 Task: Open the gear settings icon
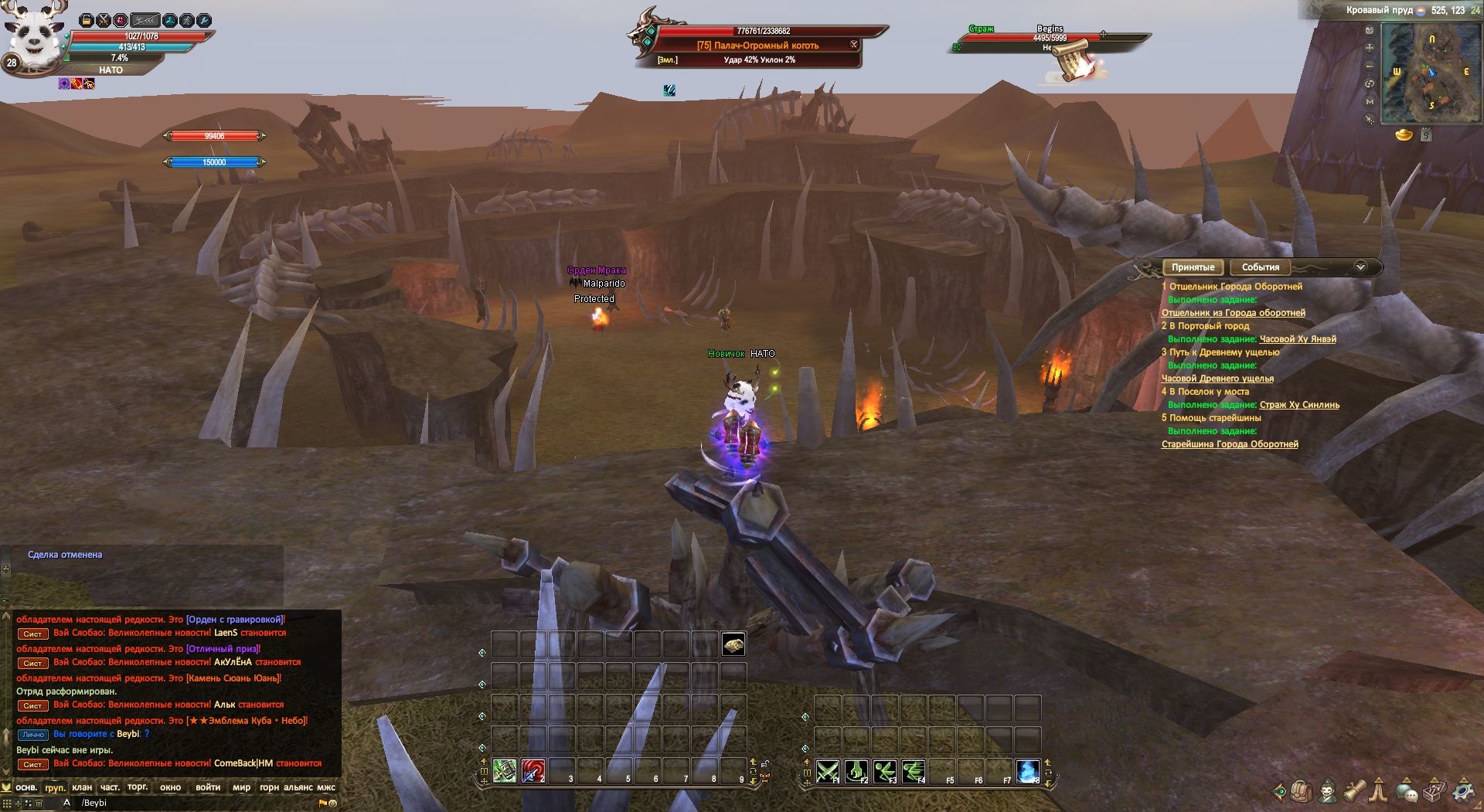point(1463,791)
